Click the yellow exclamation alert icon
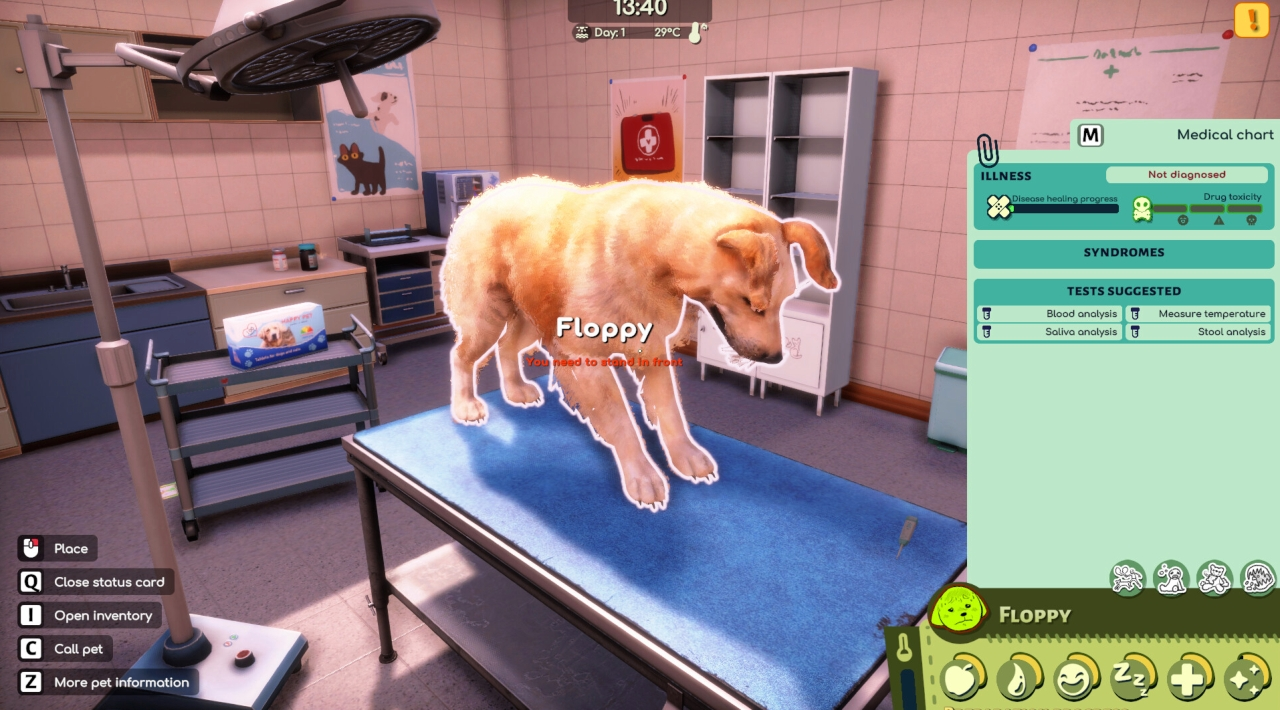The height and width of the screenshot is (710, 1280). (x=1251, y=20)
